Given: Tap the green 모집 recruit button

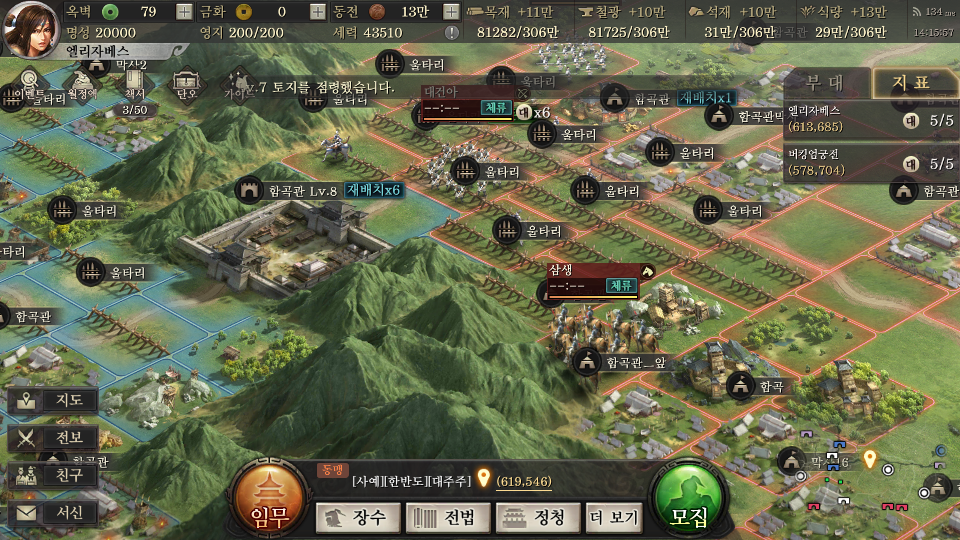Looking at the screenshot, I should click(x=690, y=502).
